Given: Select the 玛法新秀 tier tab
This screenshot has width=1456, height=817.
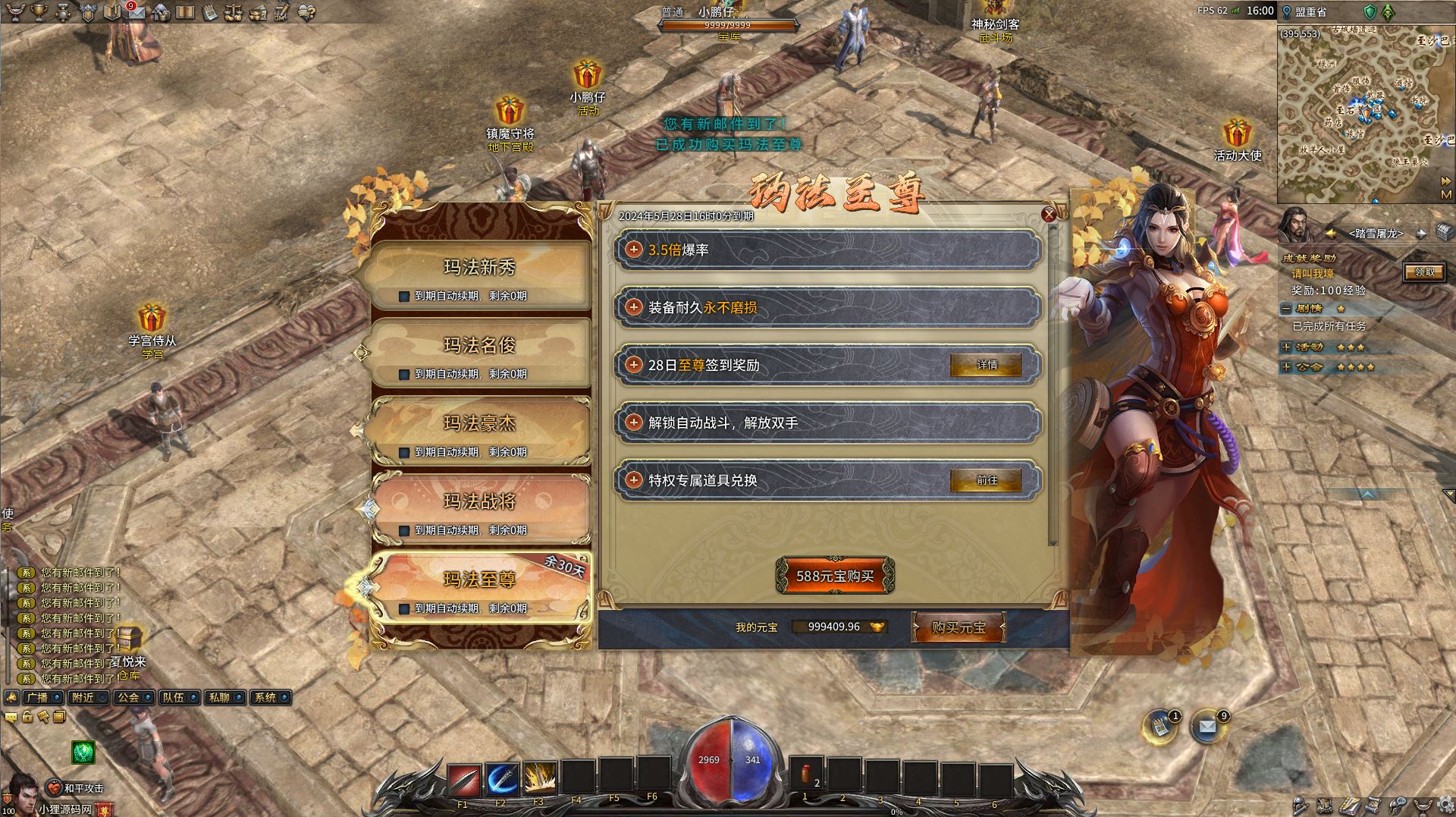Looking at the screenshot, I should pos(479,268).
